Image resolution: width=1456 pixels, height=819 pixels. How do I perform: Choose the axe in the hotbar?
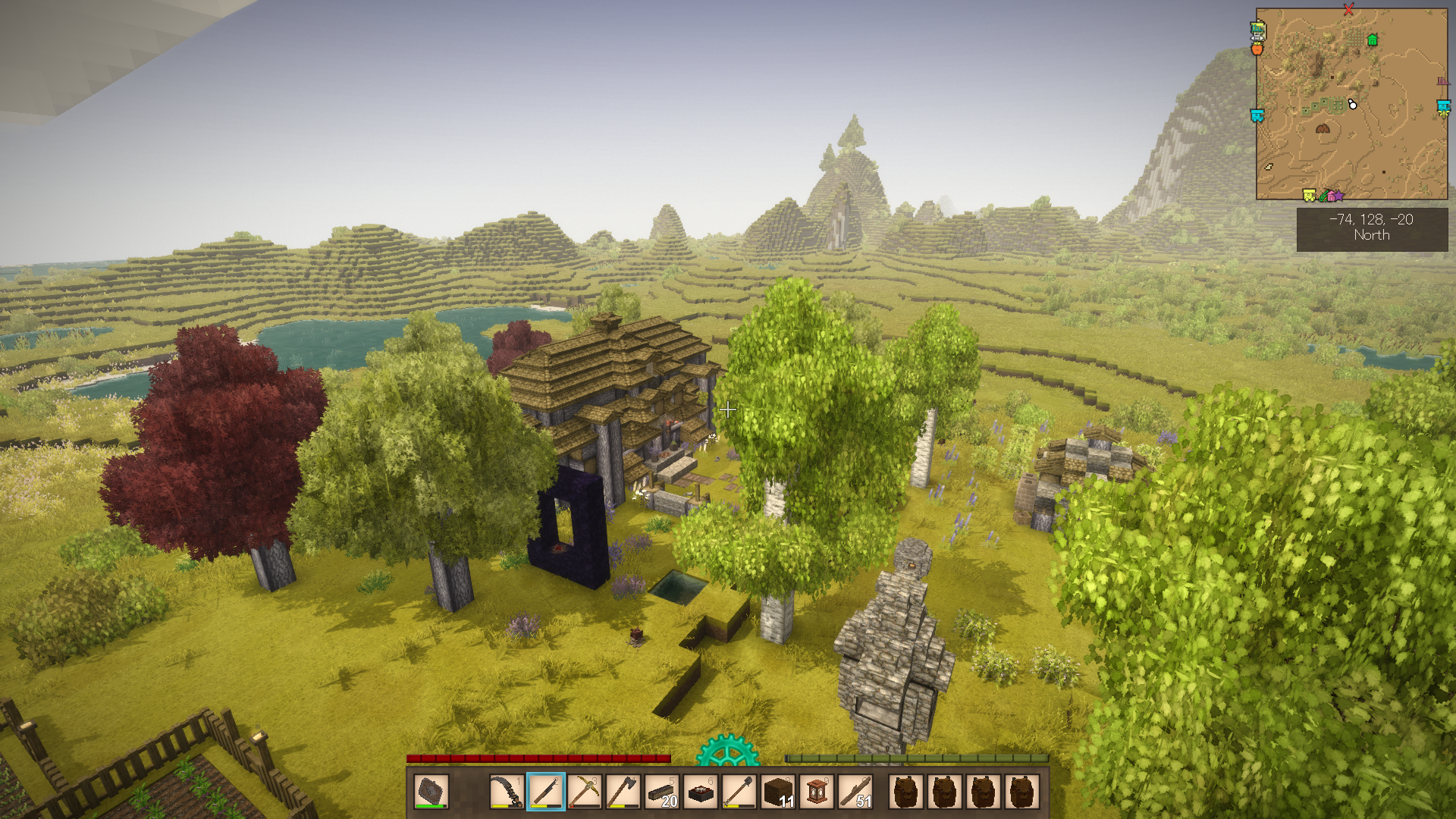pos(623,792)
